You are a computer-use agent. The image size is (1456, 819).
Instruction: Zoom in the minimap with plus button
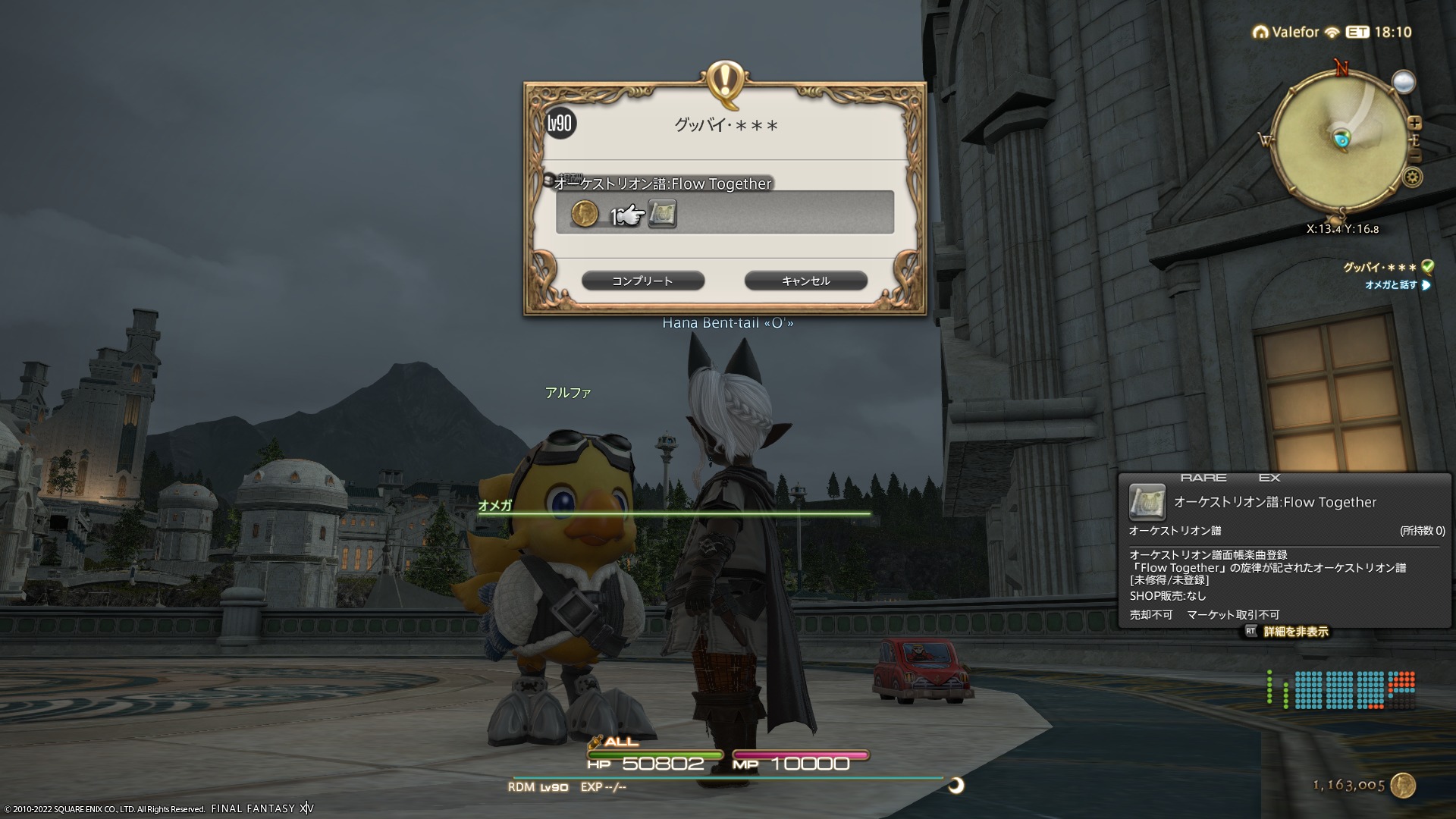point(1414,123)
